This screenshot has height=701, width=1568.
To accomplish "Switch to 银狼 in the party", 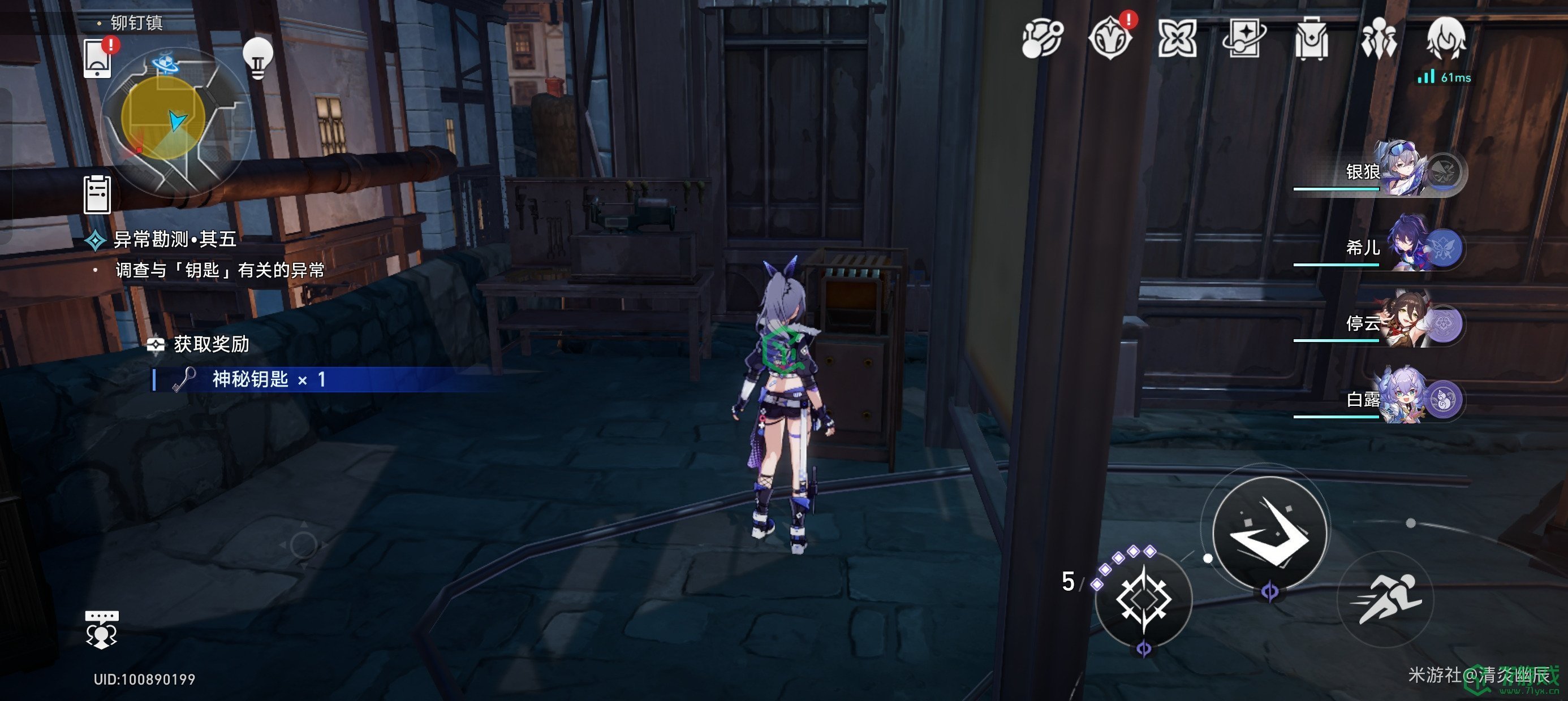I will [1400, 171].
